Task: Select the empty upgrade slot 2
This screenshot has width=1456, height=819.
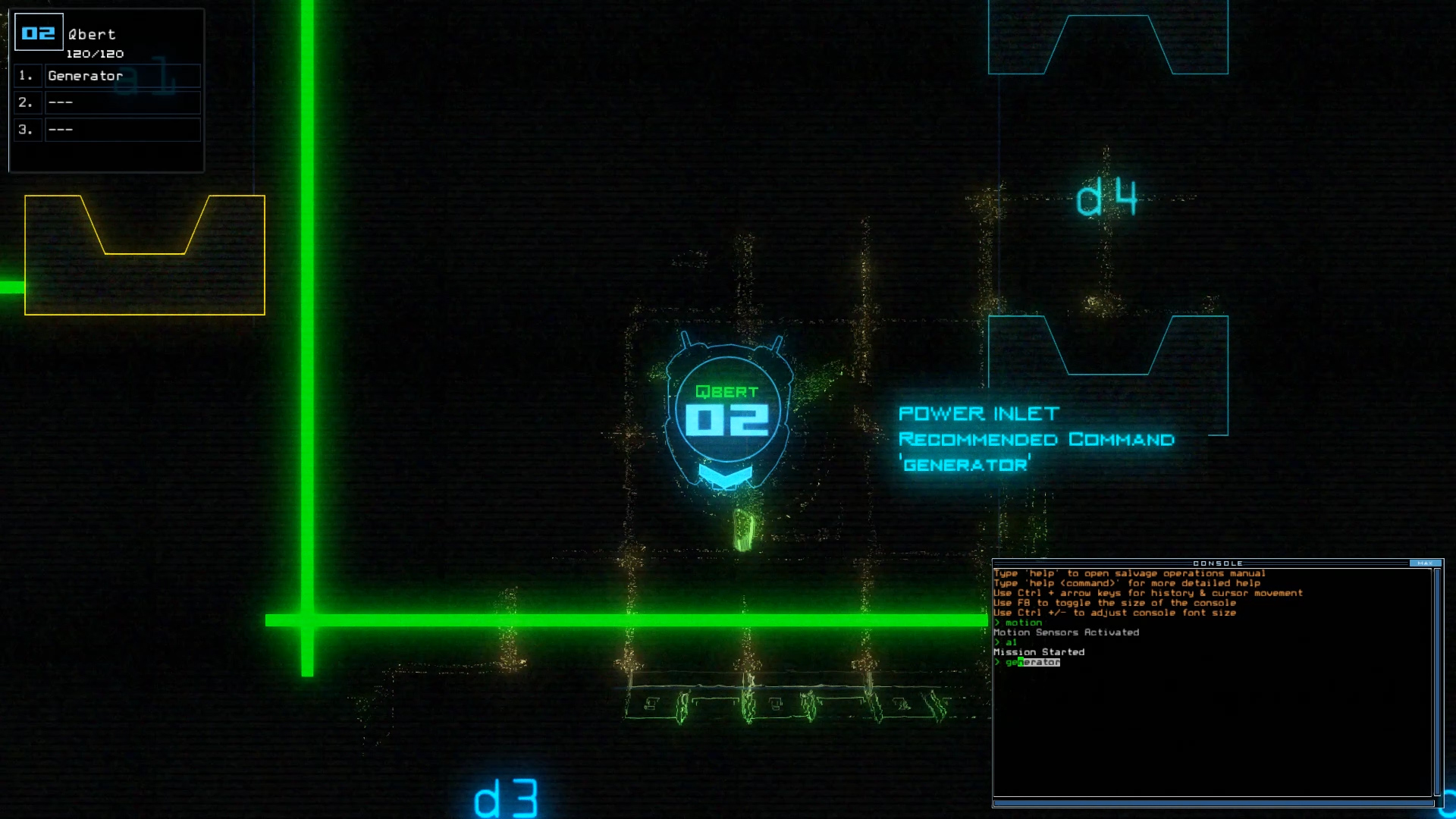Action: click(123, 102)
